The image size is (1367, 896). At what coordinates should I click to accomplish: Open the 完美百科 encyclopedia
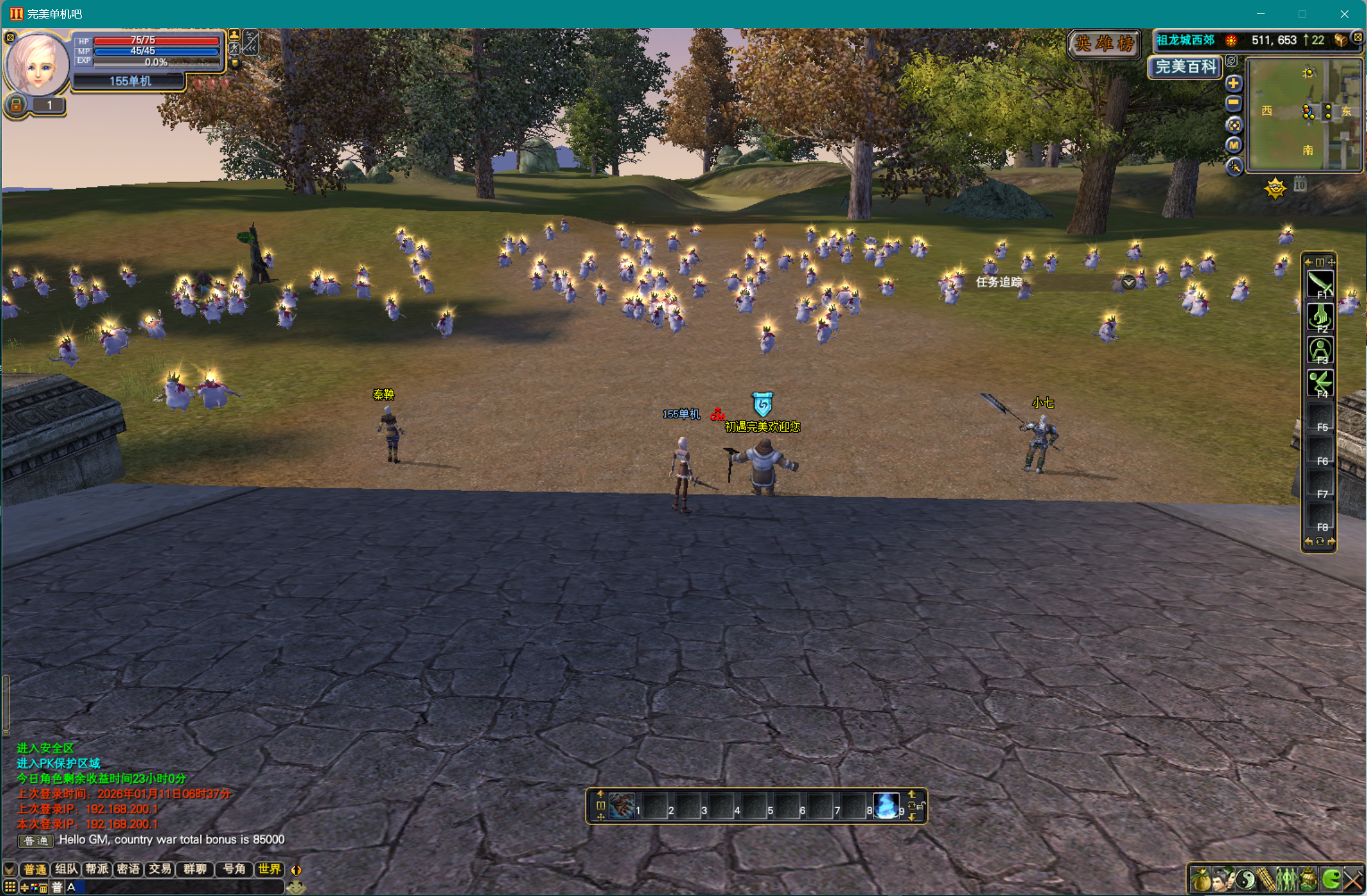click(x=1186, y=67)
